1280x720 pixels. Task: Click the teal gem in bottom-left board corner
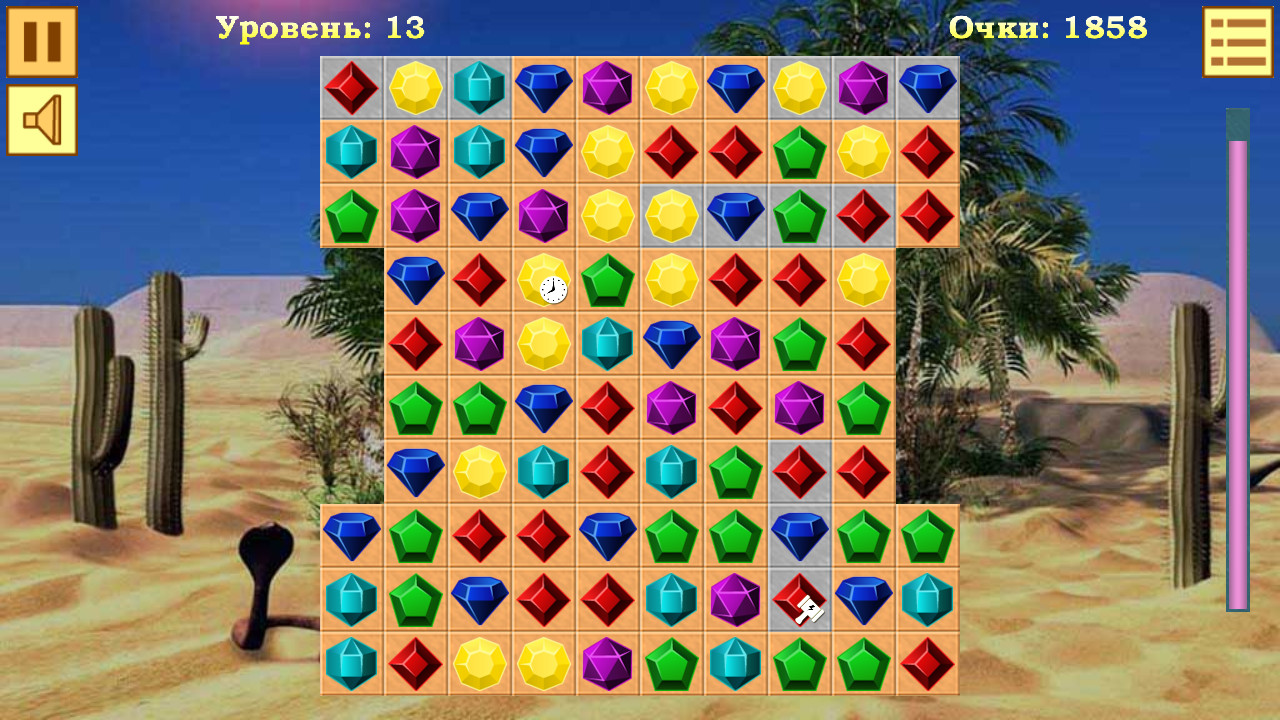coord(351,664)
